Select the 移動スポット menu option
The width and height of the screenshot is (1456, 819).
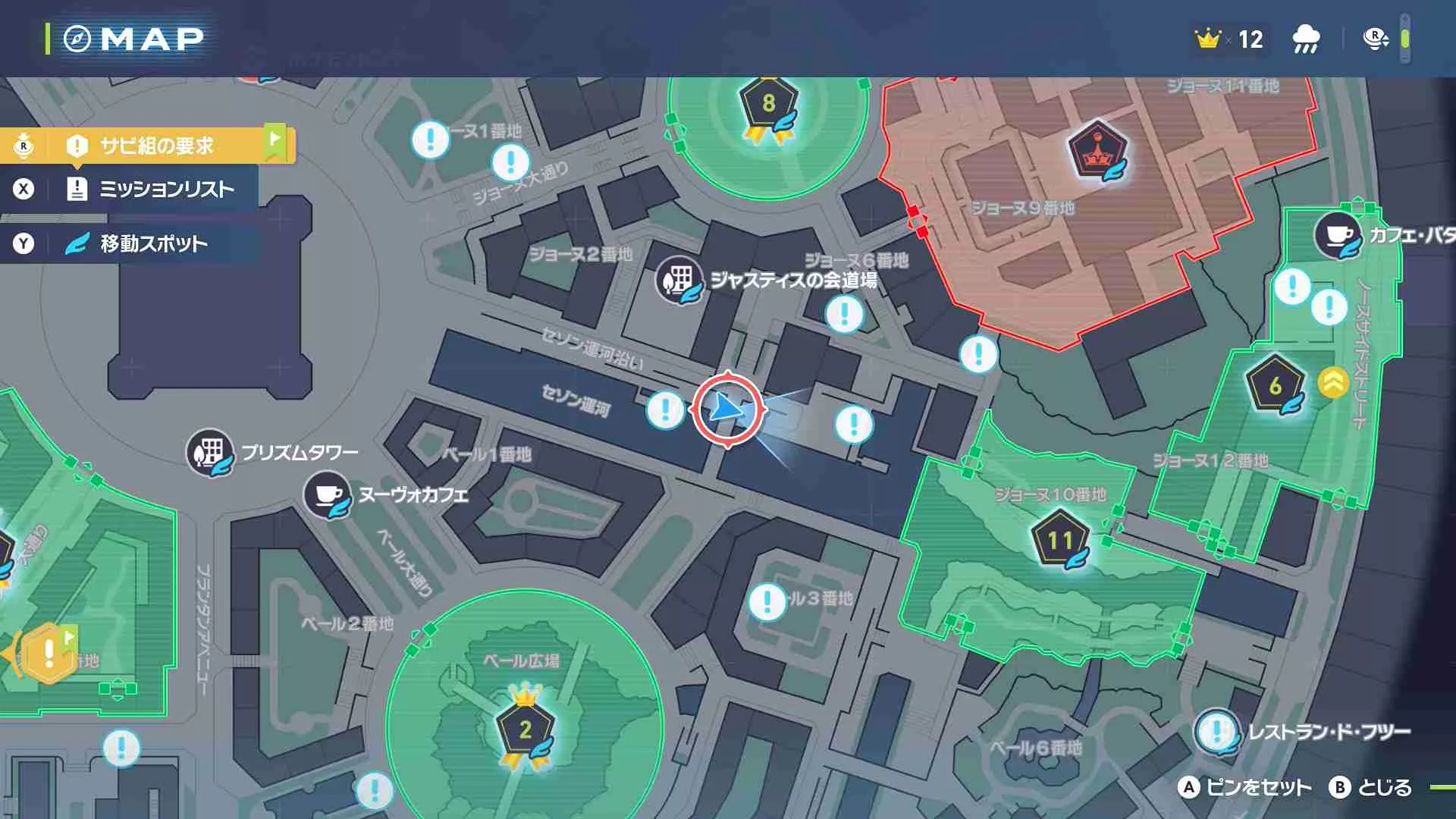click(x=152, y=243)
